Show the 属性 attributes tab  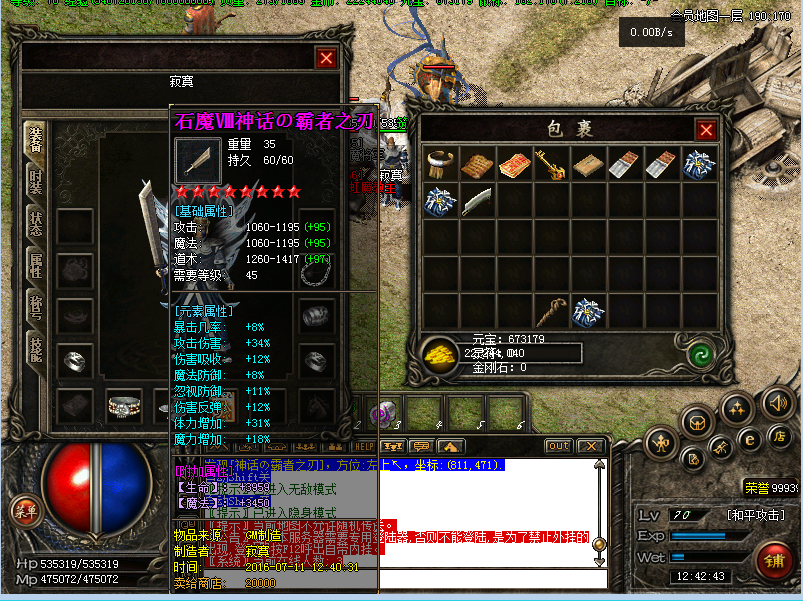click(35, 264)
